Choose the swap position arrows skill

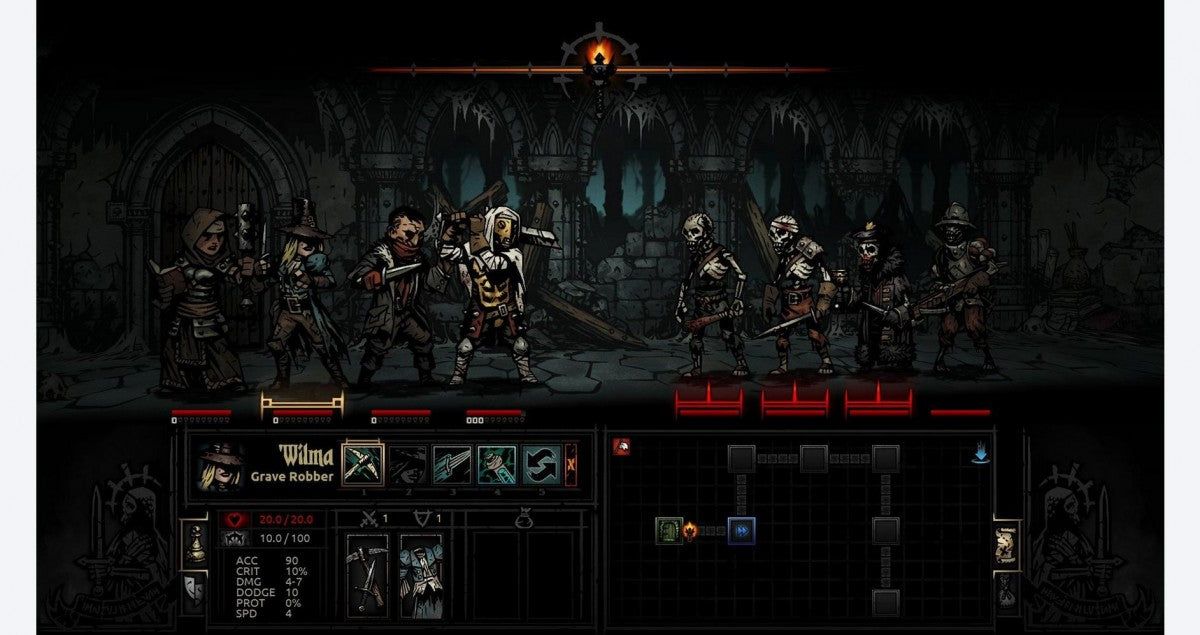(540, 465)
